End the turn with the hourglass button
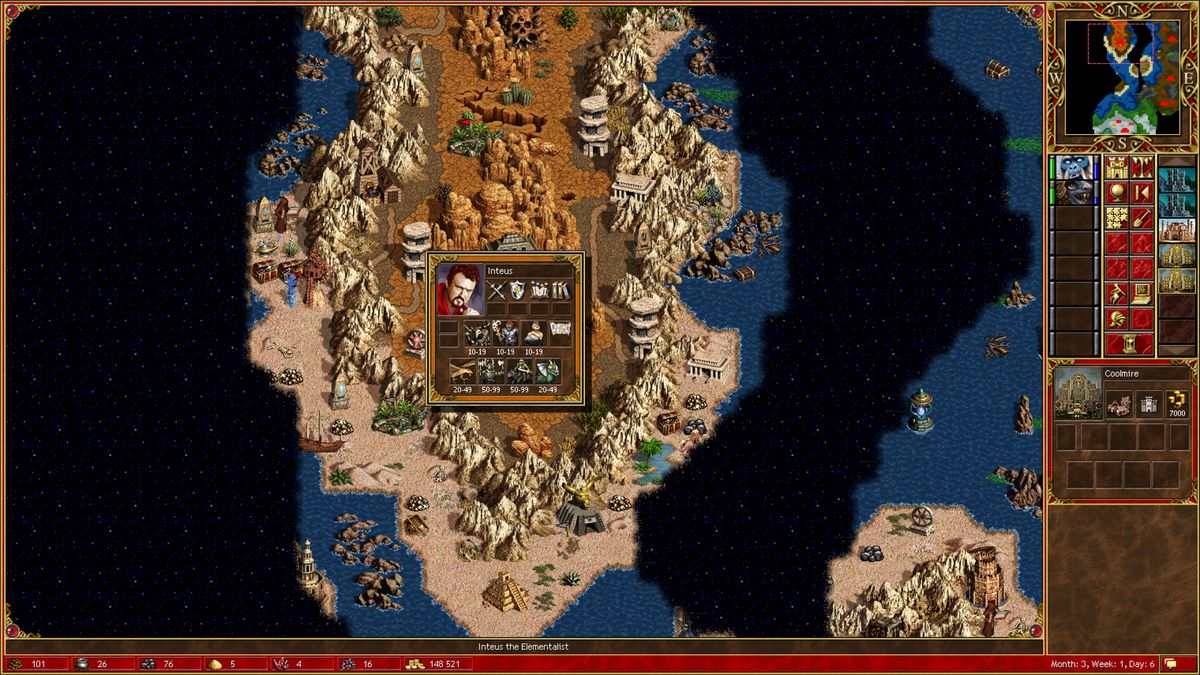1200x675 pixels. coord(1129,344)
